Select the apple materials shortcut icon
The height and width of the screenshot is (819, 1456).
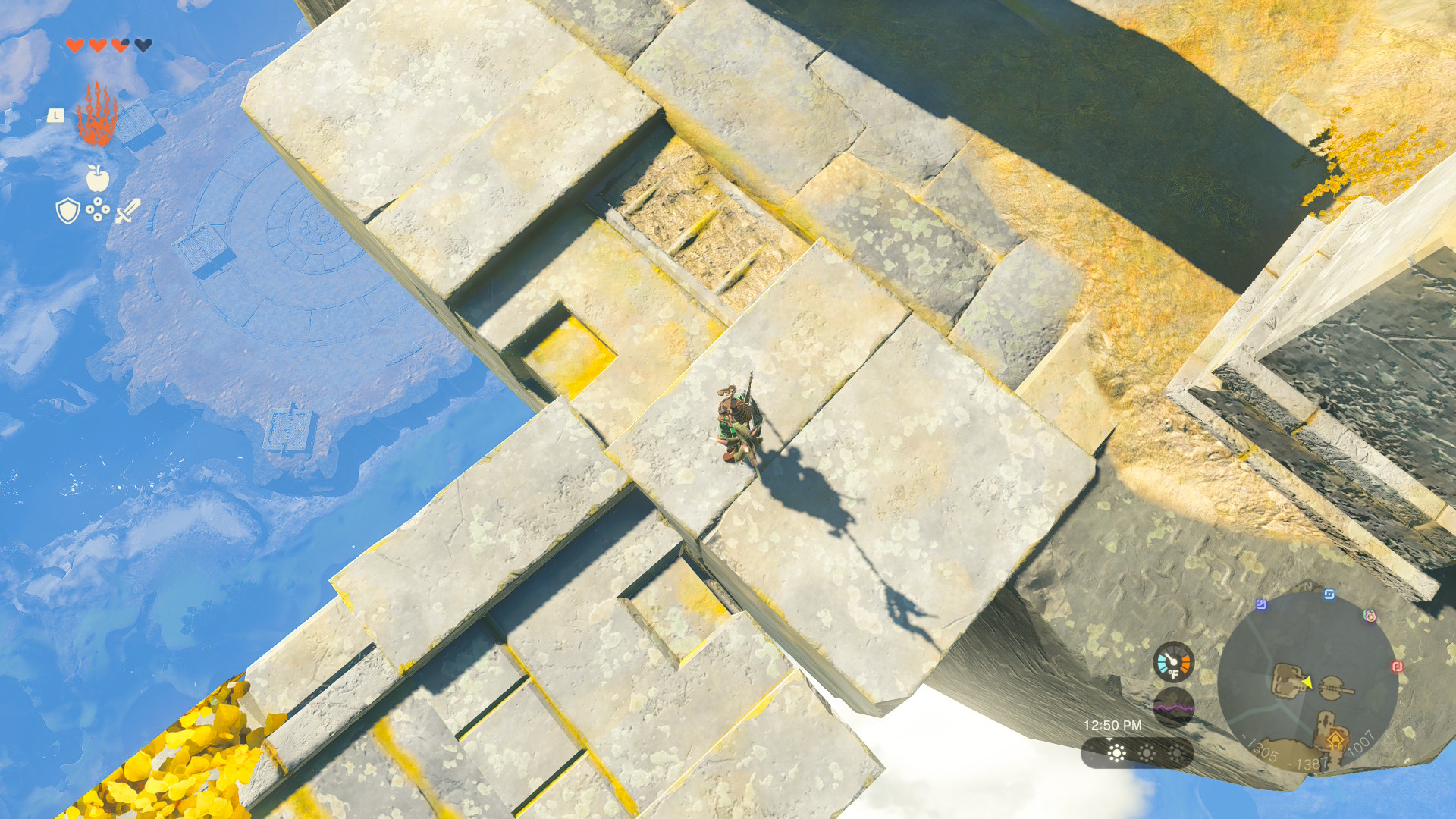(98, 179)
